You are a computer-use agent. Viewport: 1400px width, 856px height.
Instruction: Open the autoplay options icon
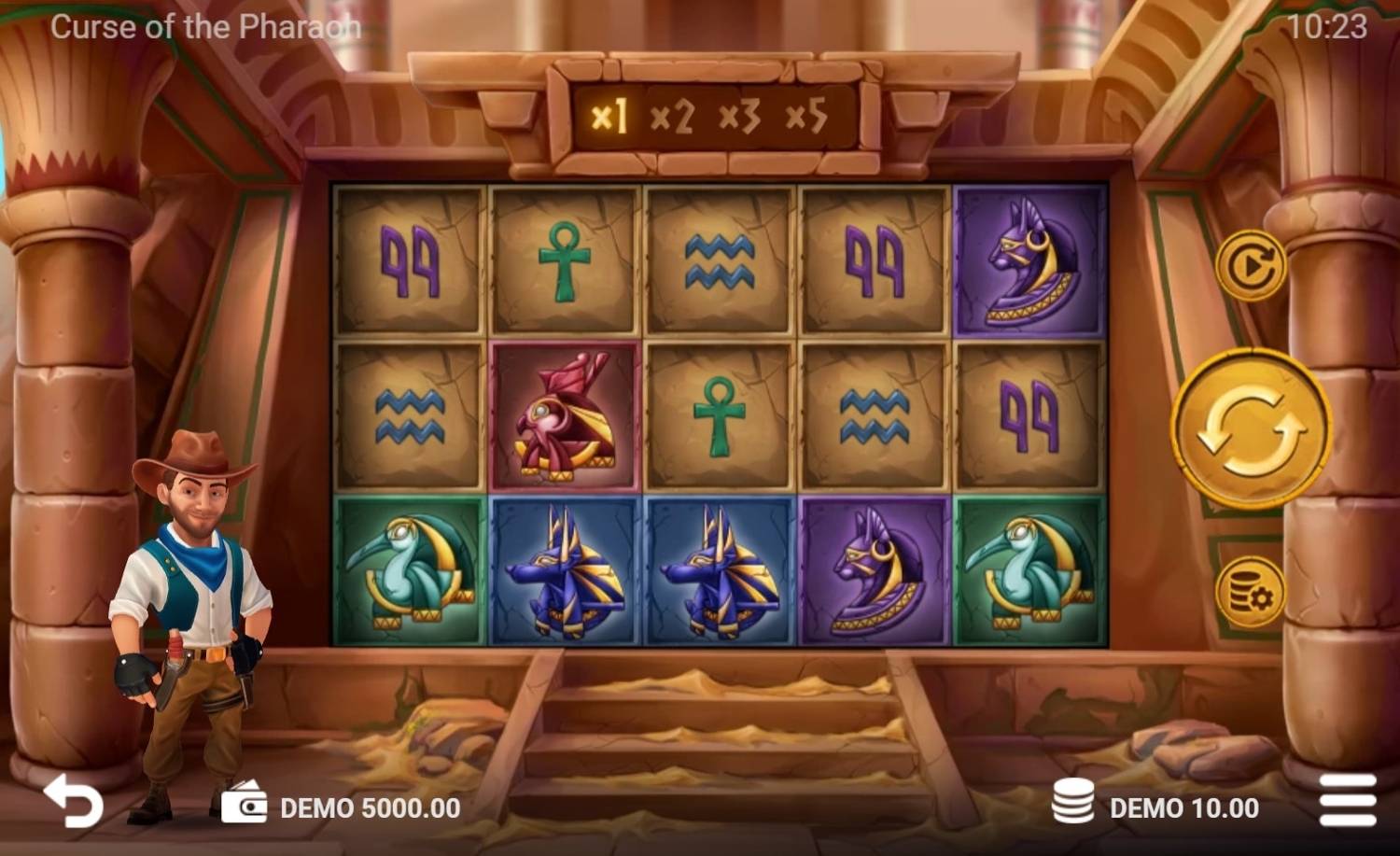(x=1251, y=264)
